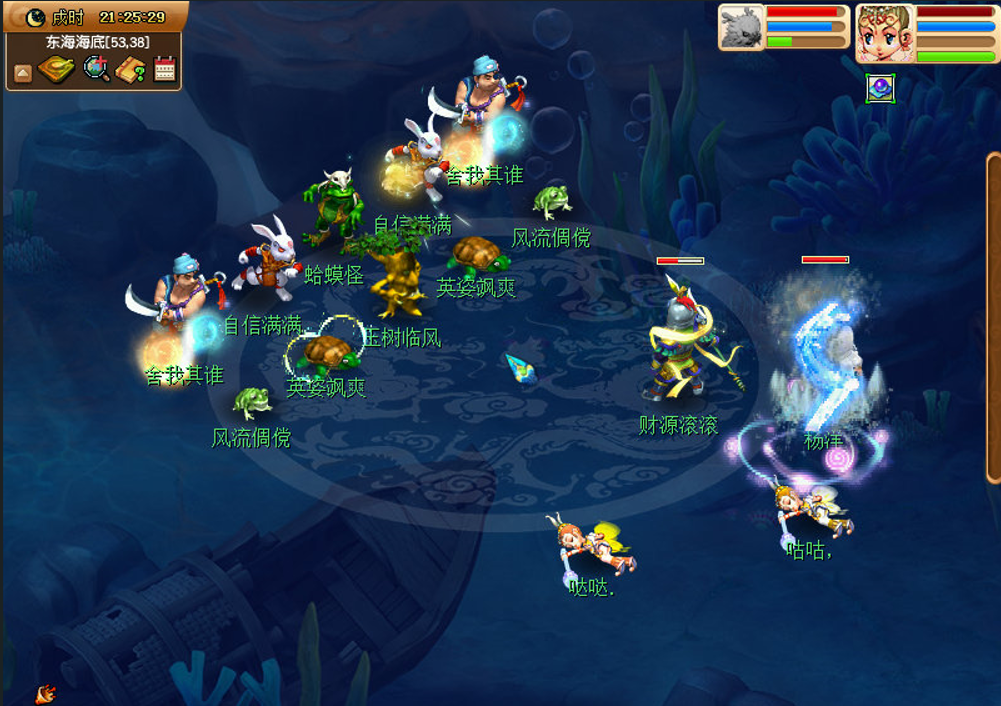Open the golden compass minimap icon
1001x706 pixels.
[x=56, y=70]
